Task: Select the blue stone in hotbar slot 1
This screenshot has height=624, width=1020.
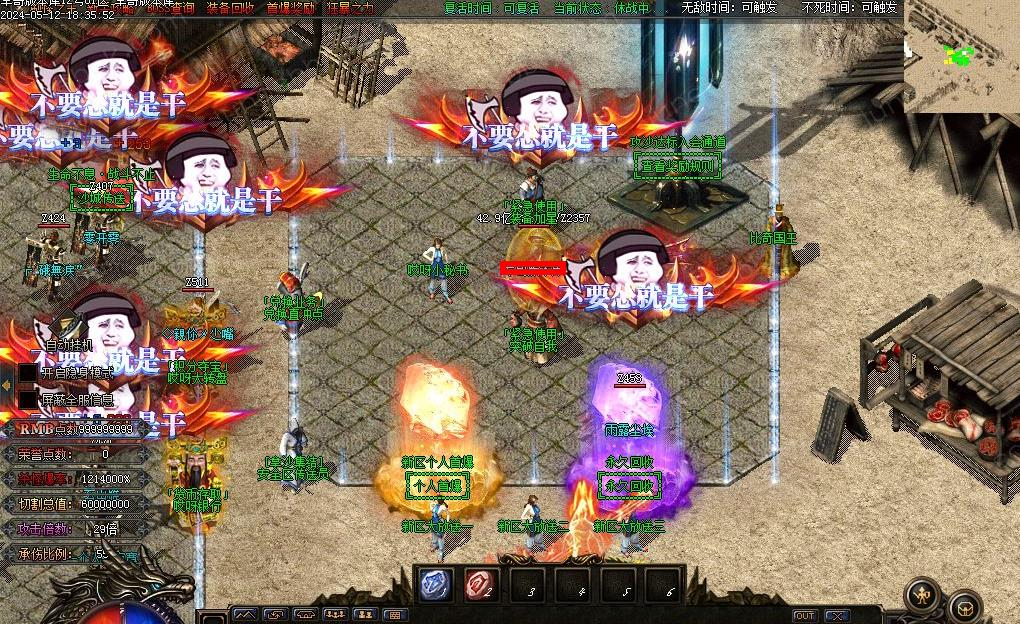Action: pyautogui.click(x=435, y=585)
